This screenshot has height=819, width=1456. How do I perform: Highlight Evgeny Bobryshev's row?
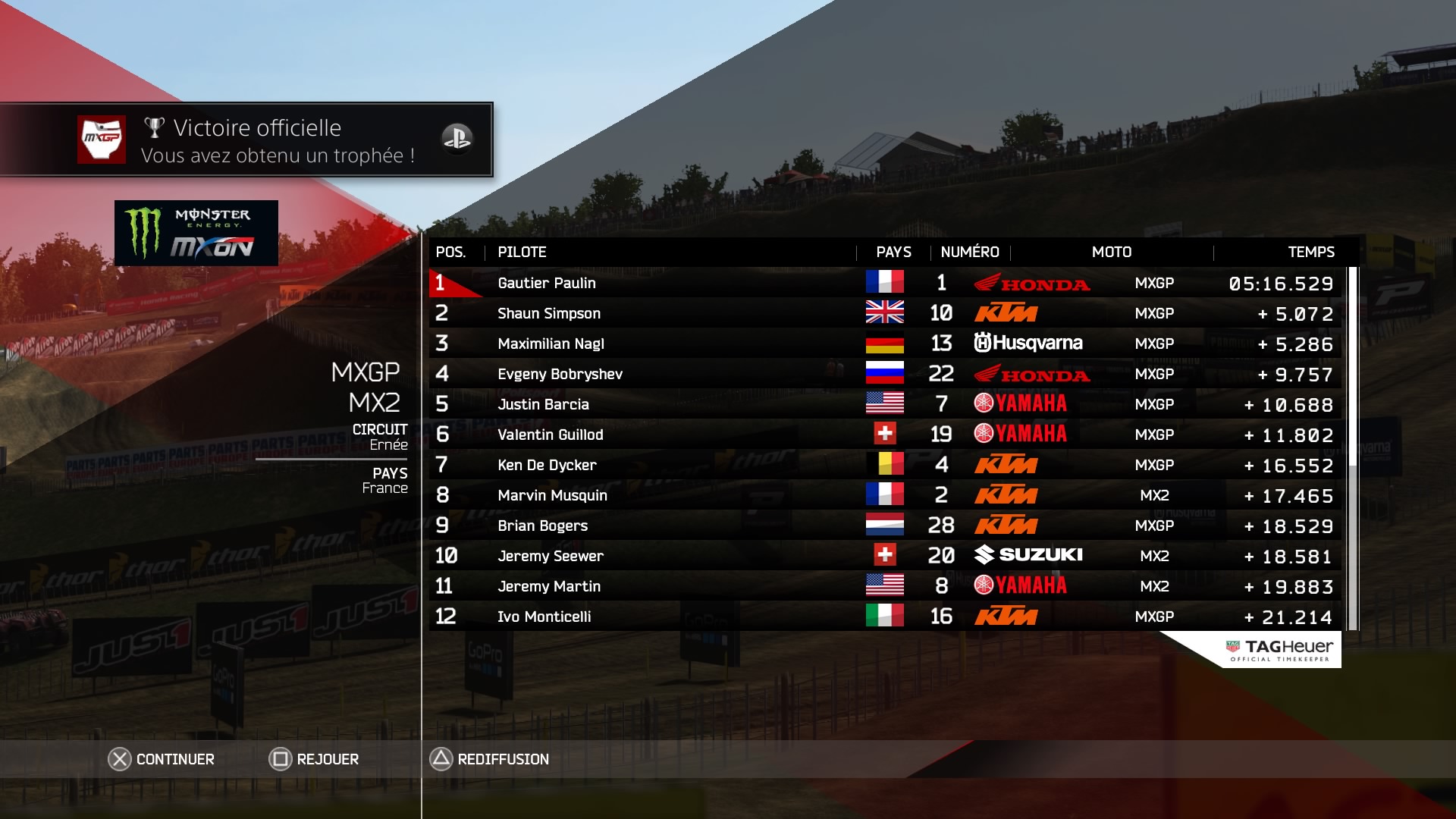click(560, 374)
